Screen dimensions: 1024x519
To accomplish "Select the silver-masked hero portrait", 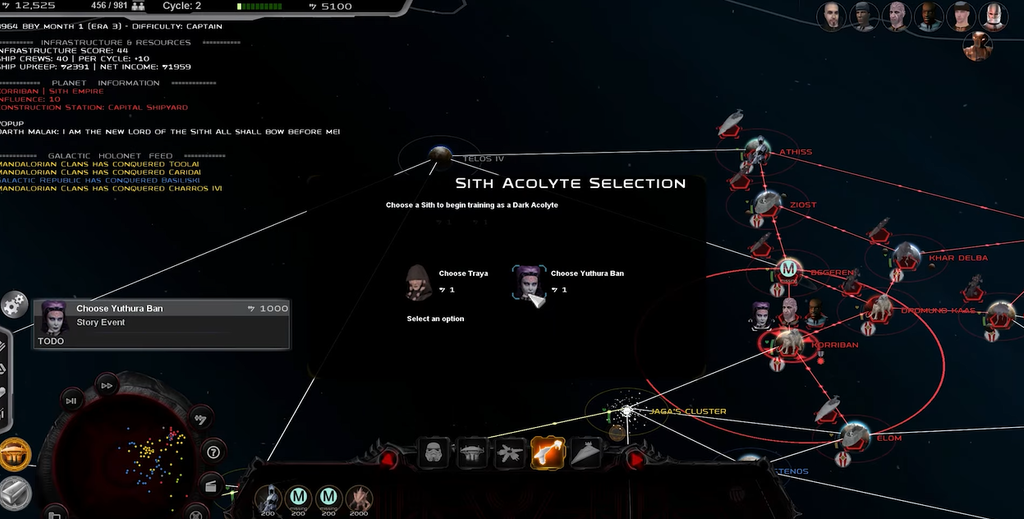I will pyautogui.click(x=993, y=16).
